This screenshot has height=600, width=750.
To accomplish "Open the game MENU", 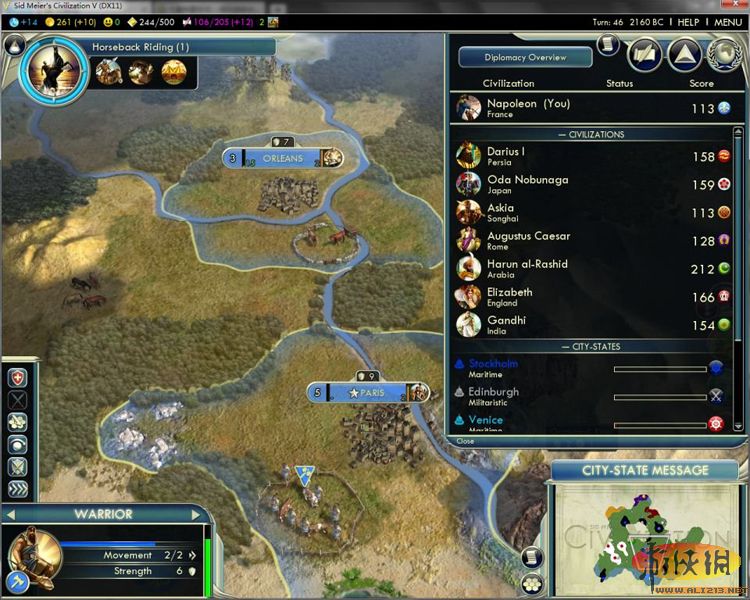I will pyautogui.click(x=727, y=21).
